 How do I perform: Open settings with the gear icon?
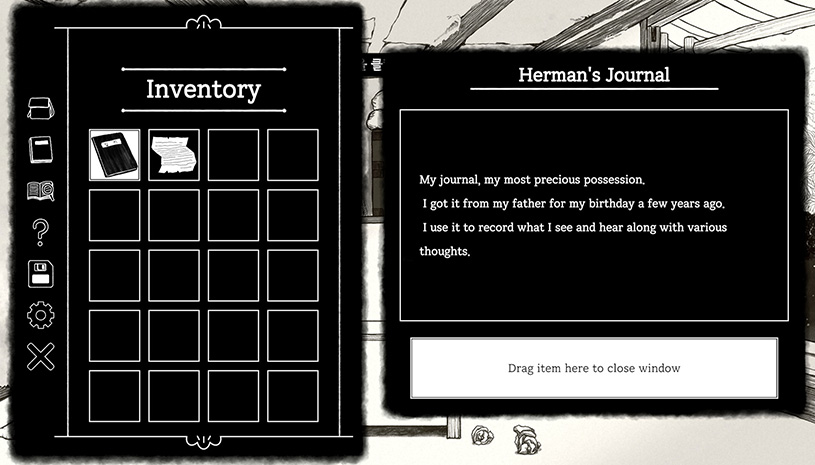pos(40,315)
